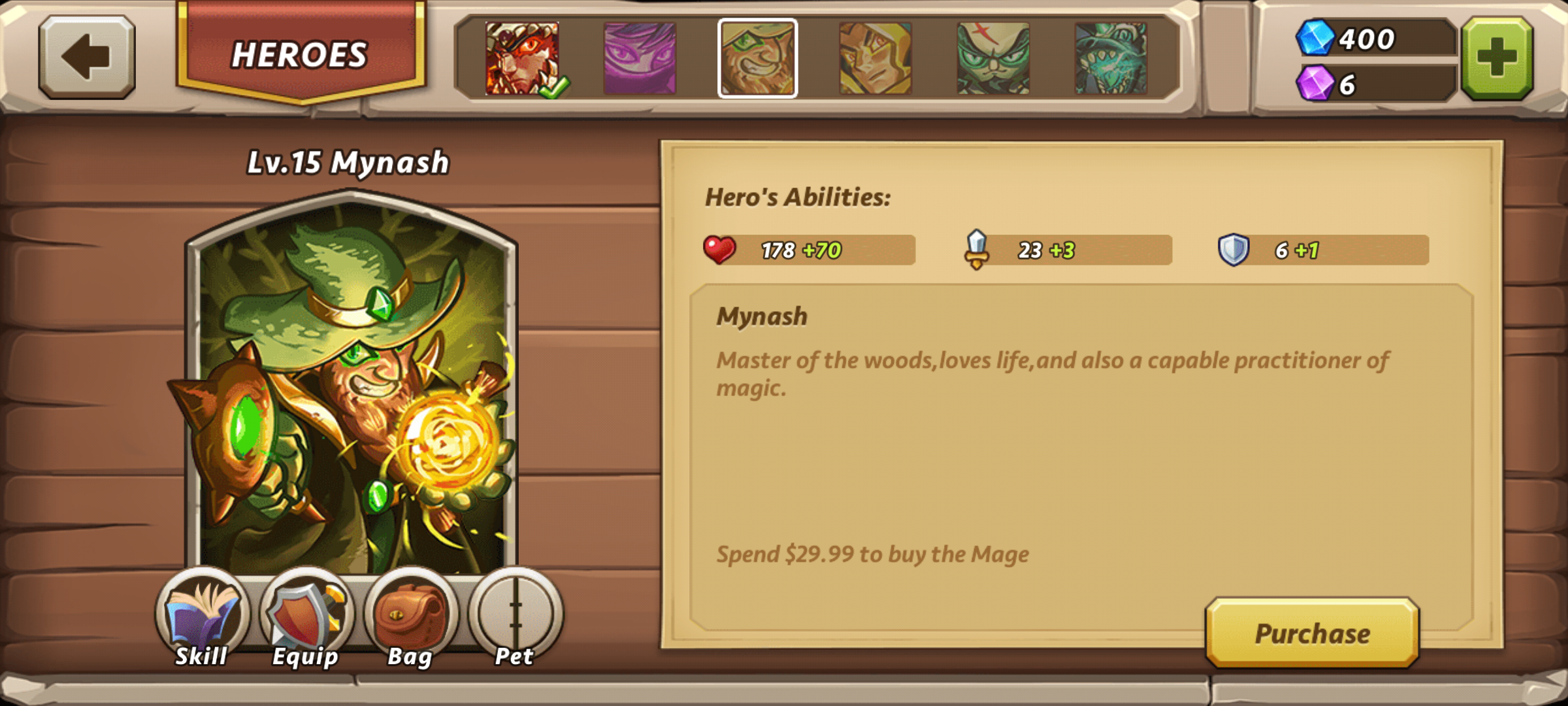
Task: Add more gems with the green plus
Action: click(x=1497, y=59)
